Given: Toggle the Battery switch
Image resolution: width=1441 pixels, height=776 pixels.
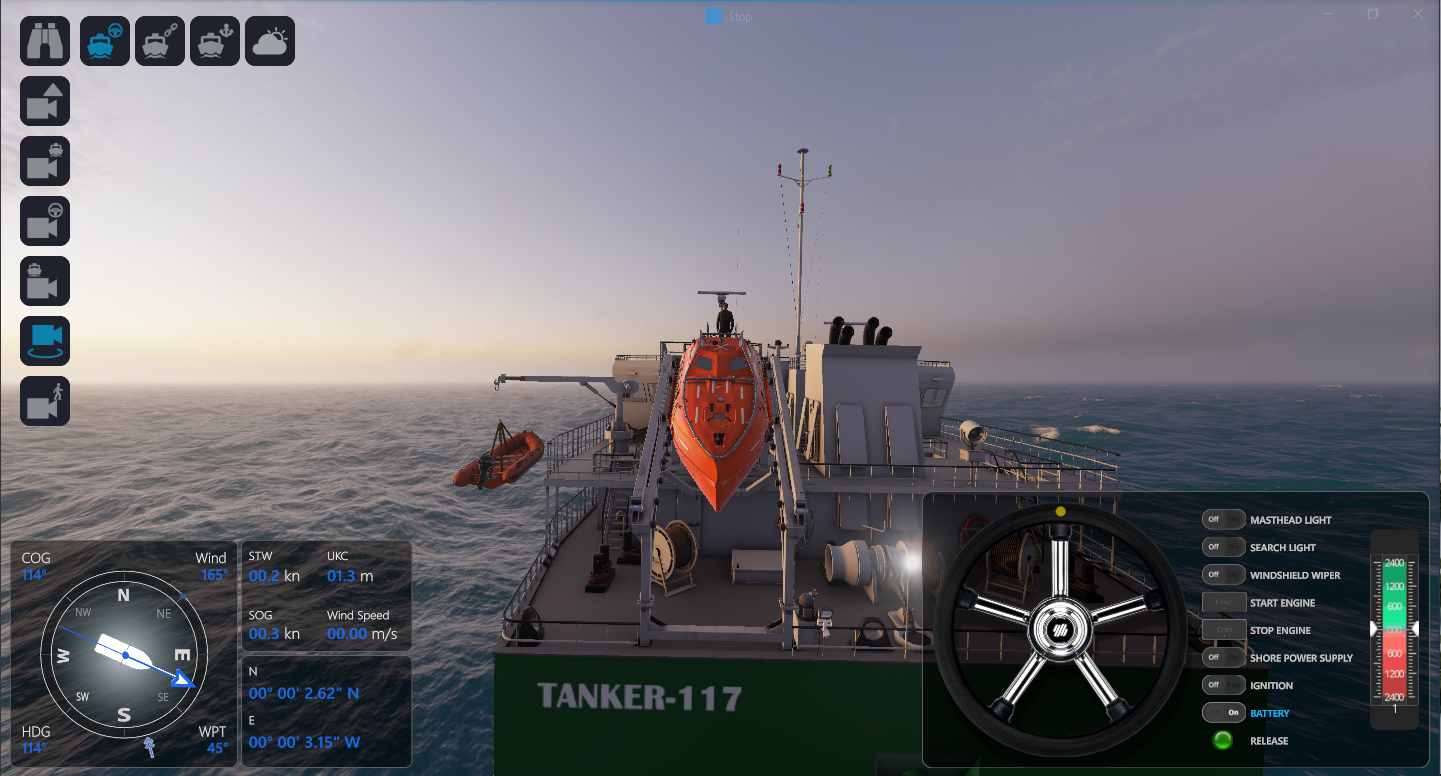Looking at the screenshot, I should [x=1224, y=713].
